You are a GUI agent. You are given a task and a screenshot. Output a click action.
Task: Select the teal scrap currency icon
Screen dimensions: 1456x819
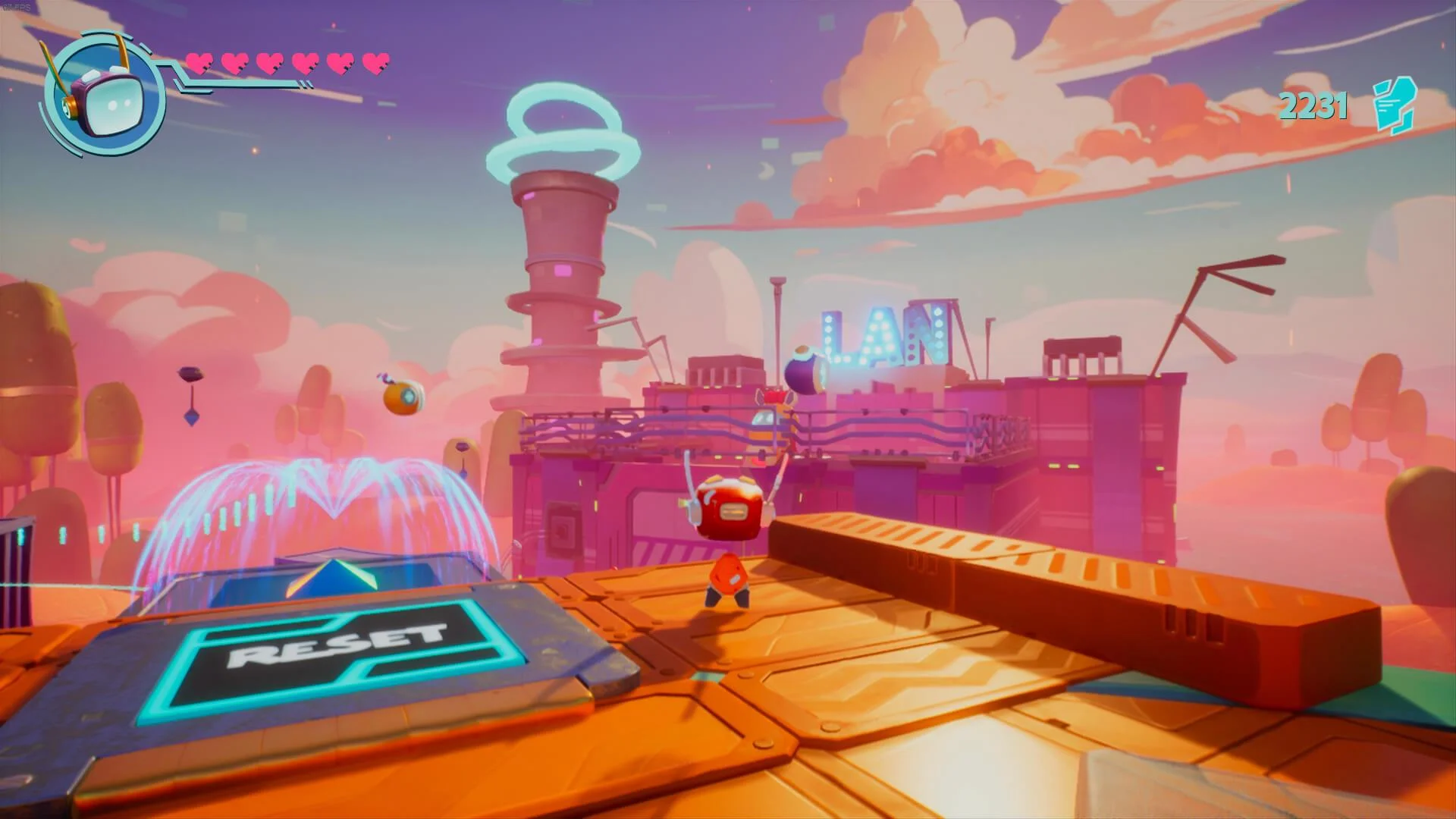1392,106
